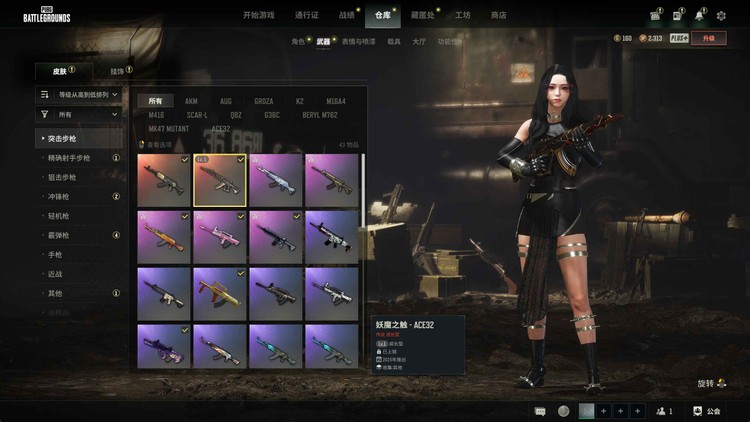Click the orange 升级 upgrade button
750x422 pixels.
pyautogui.click(x=709, y=38)
